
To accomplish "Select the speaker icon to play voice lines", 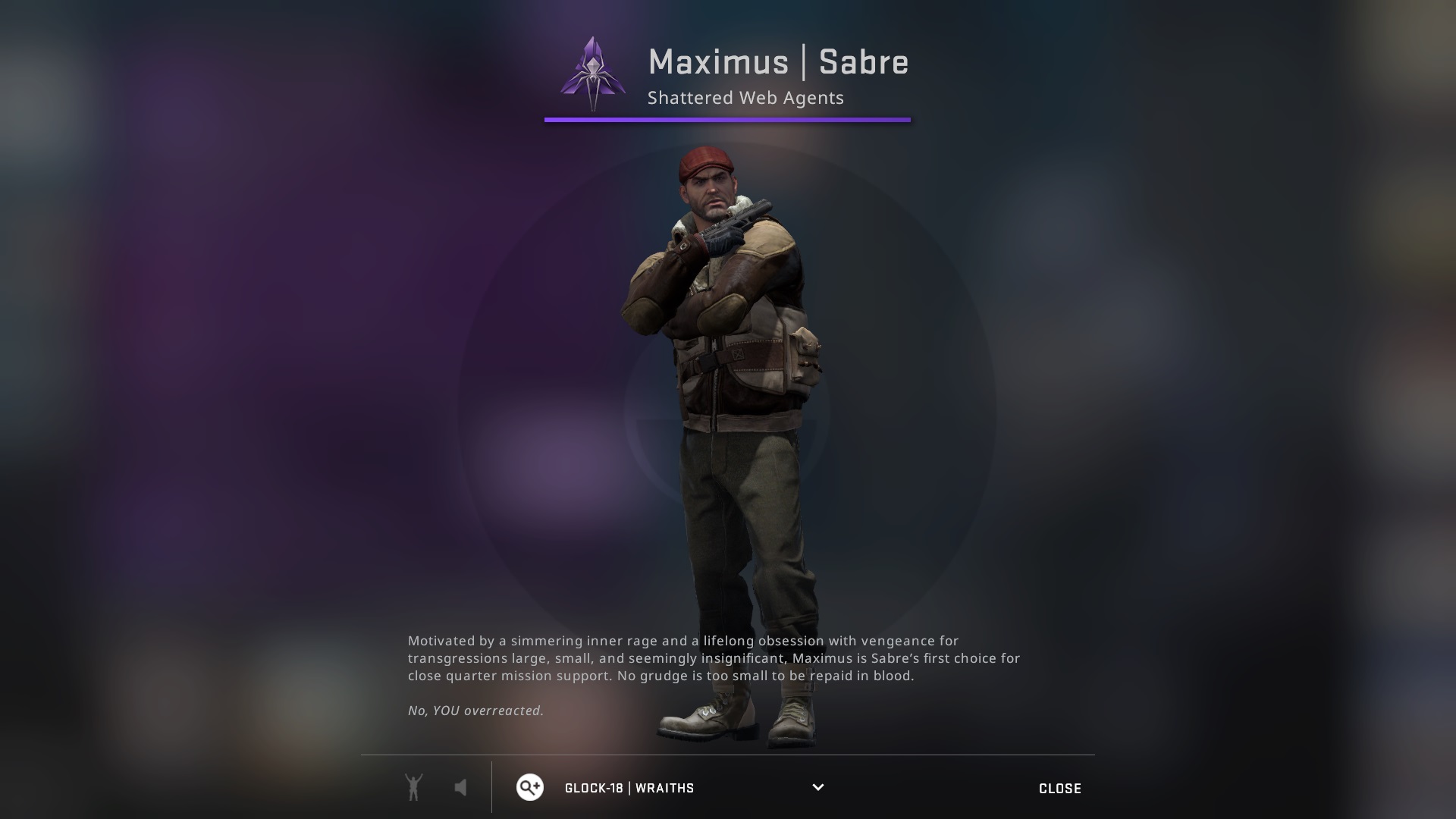I will 460,787.
